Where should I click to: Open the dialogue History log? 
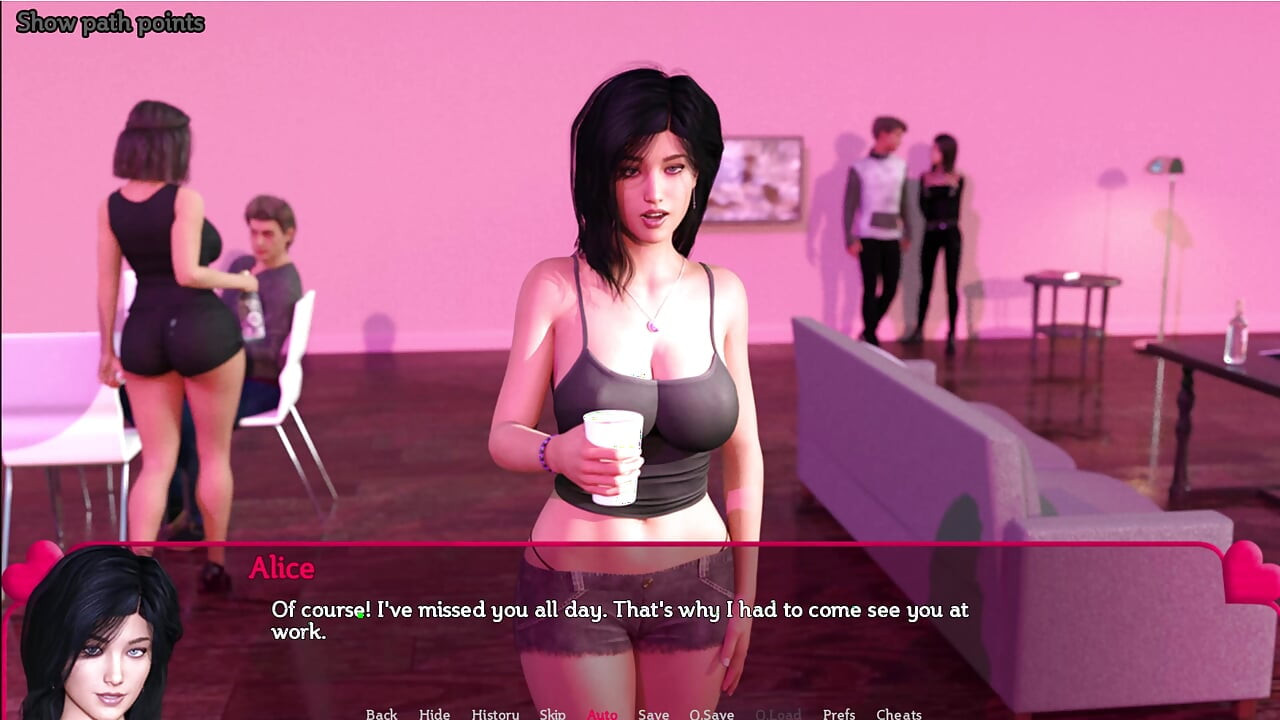pos(495,714)
